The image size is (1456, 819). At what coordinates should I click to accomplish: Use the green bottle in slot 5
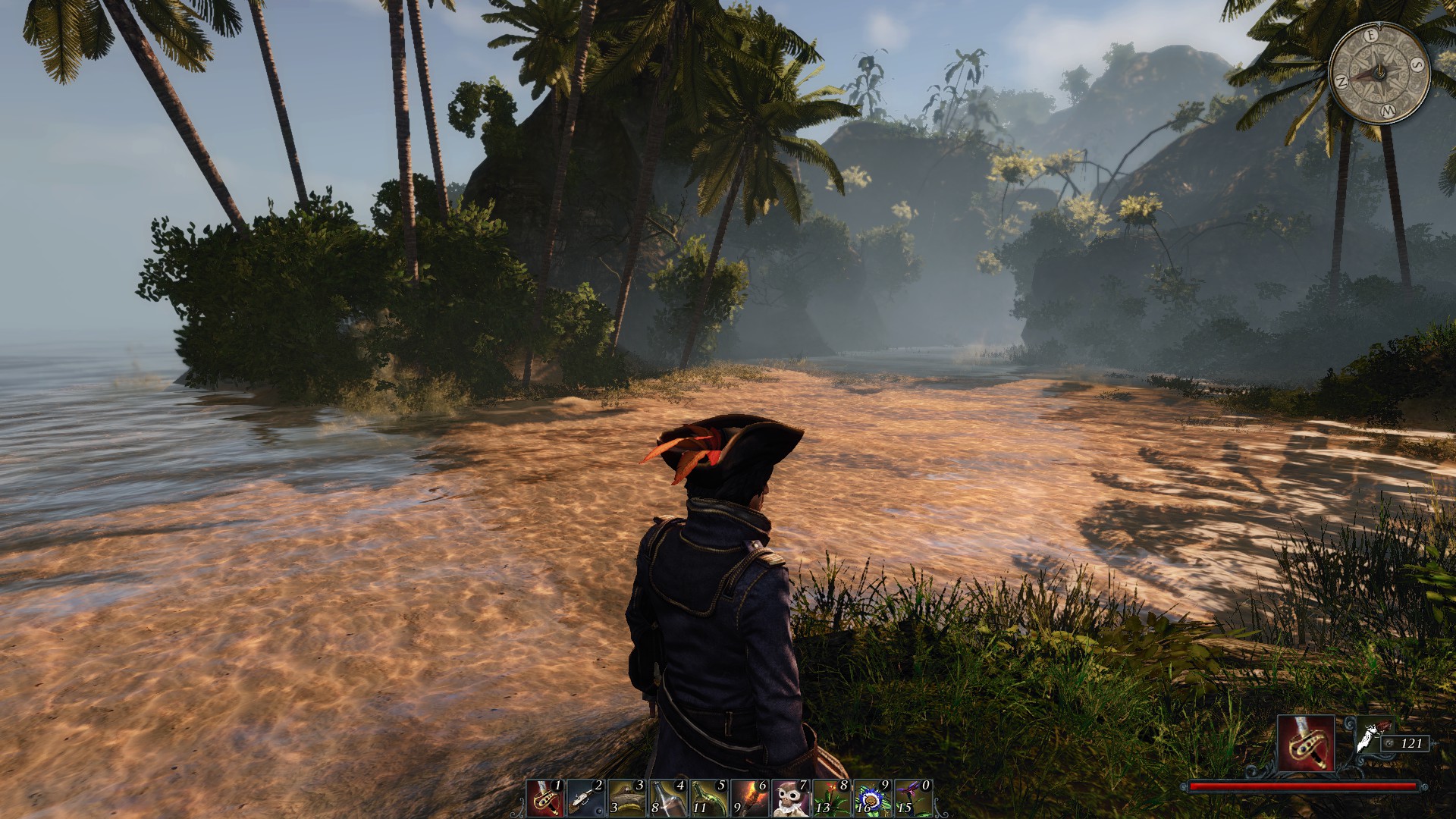(x=708, y=799)
